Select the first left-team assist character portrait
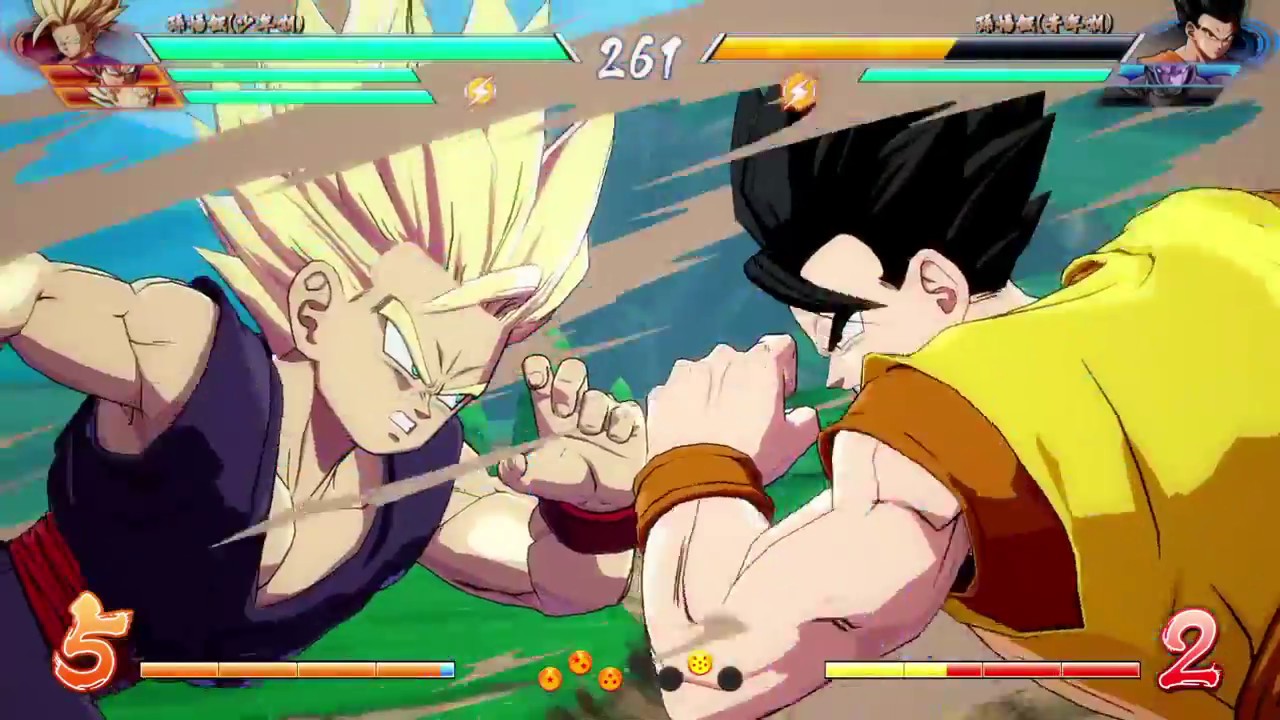Screen dimensions: 1280x720 [105, 73]
